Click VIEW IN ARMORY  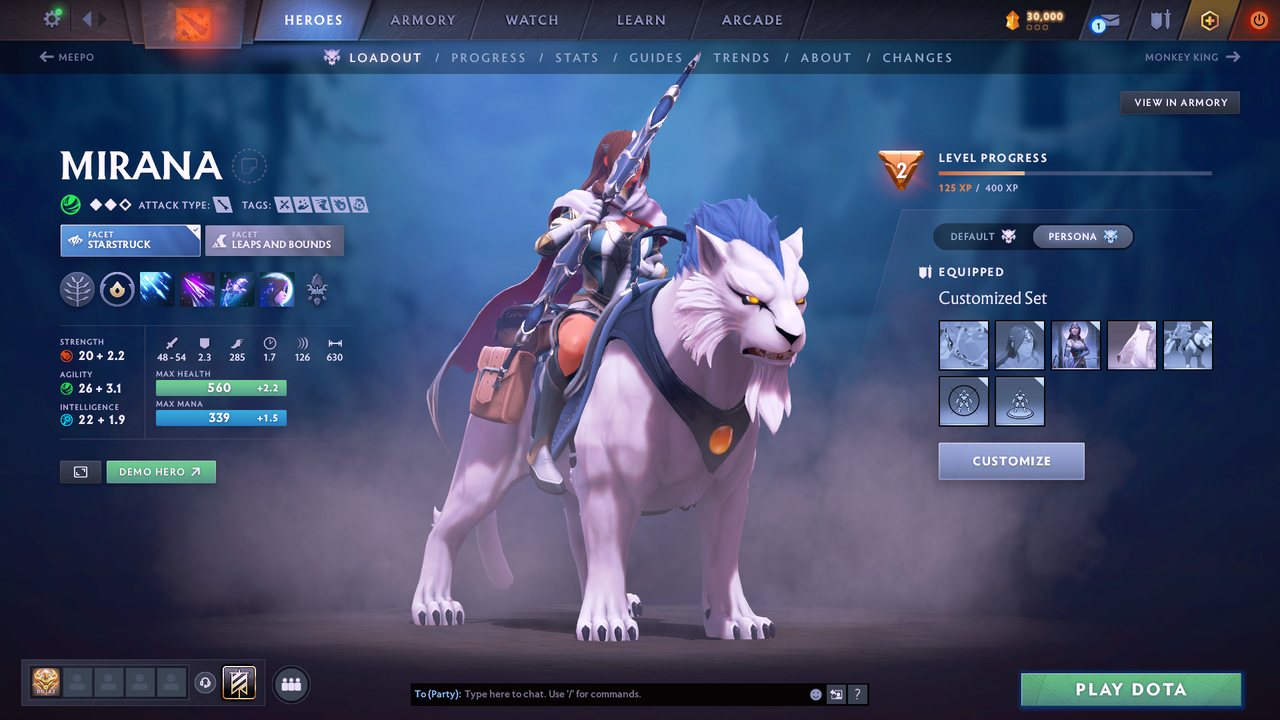[1180, 102]
